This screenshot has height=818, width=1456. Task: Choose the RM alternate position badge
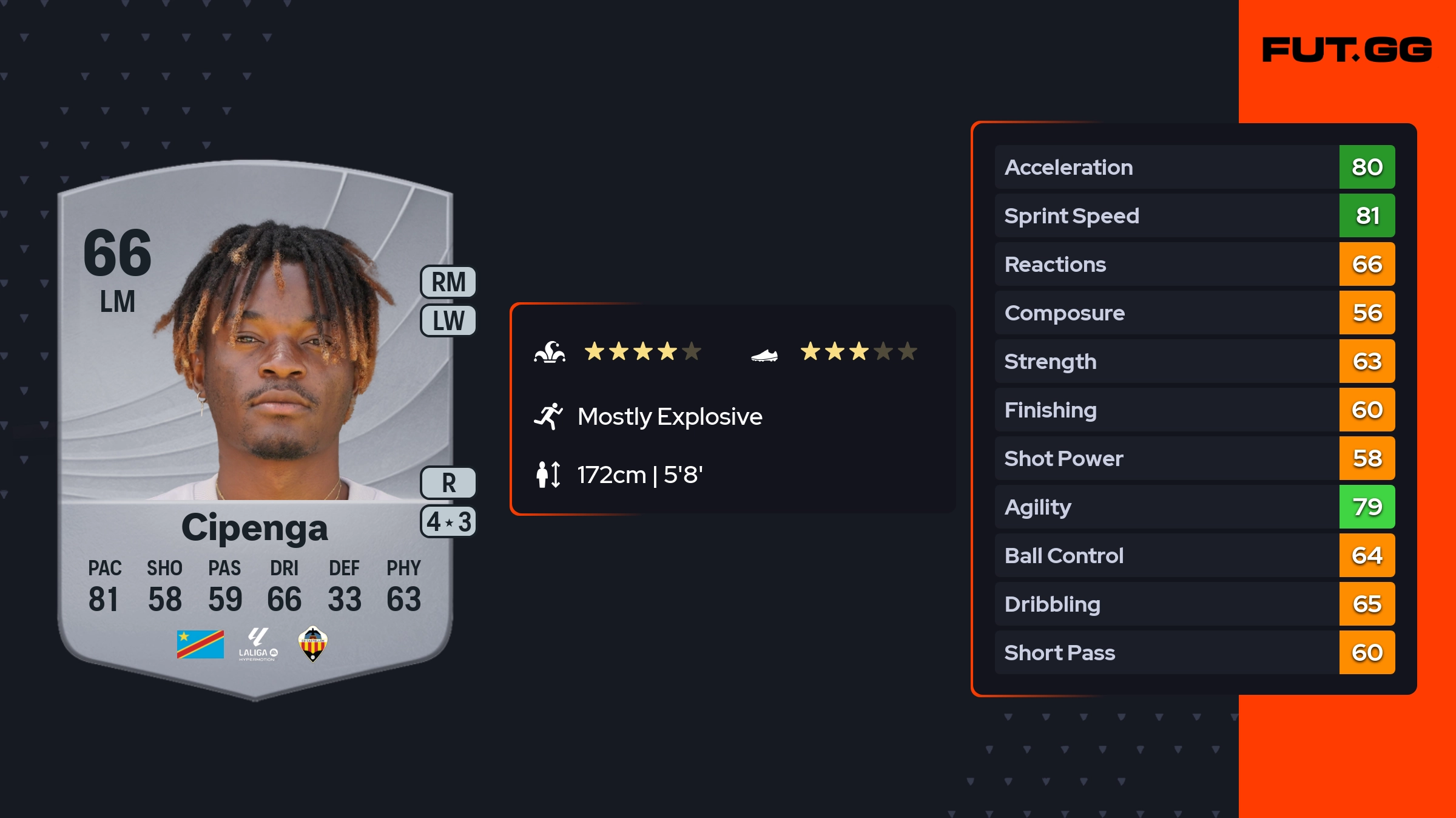(x=448, y=282)
